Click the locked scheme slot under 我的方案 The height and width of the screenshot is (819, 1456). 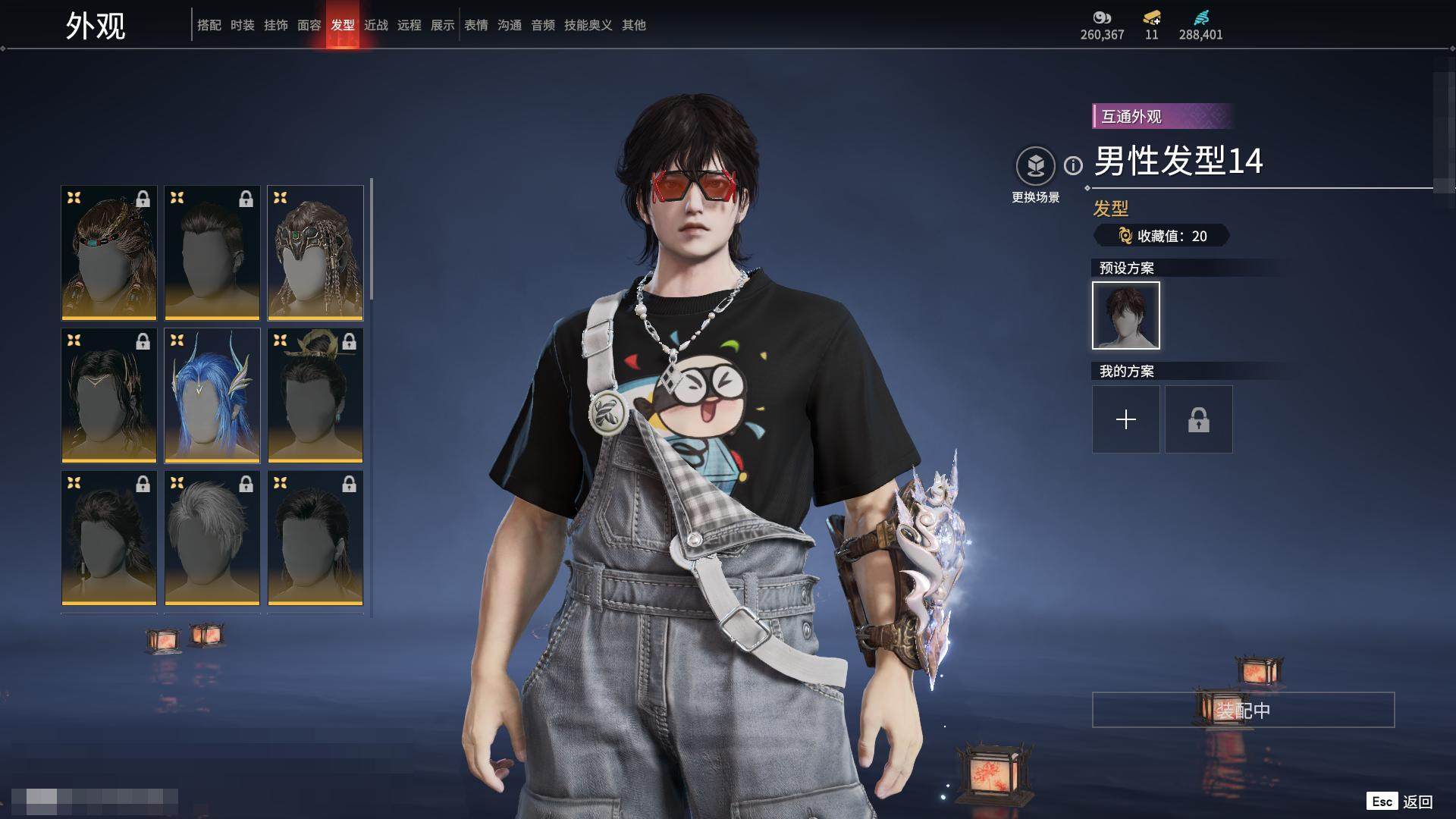tap(1198, 419)
